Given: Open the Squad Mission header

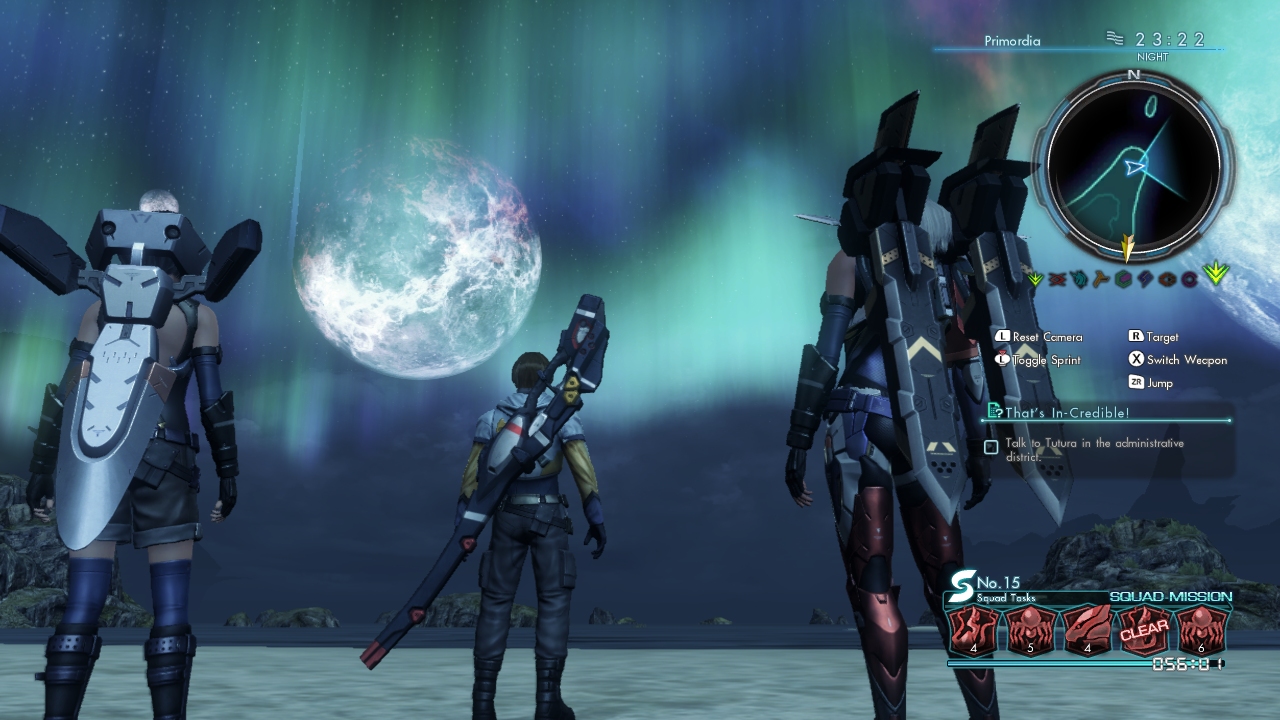Looking at the screenshot, I should pyautogui.click(x=1170, y=597).
